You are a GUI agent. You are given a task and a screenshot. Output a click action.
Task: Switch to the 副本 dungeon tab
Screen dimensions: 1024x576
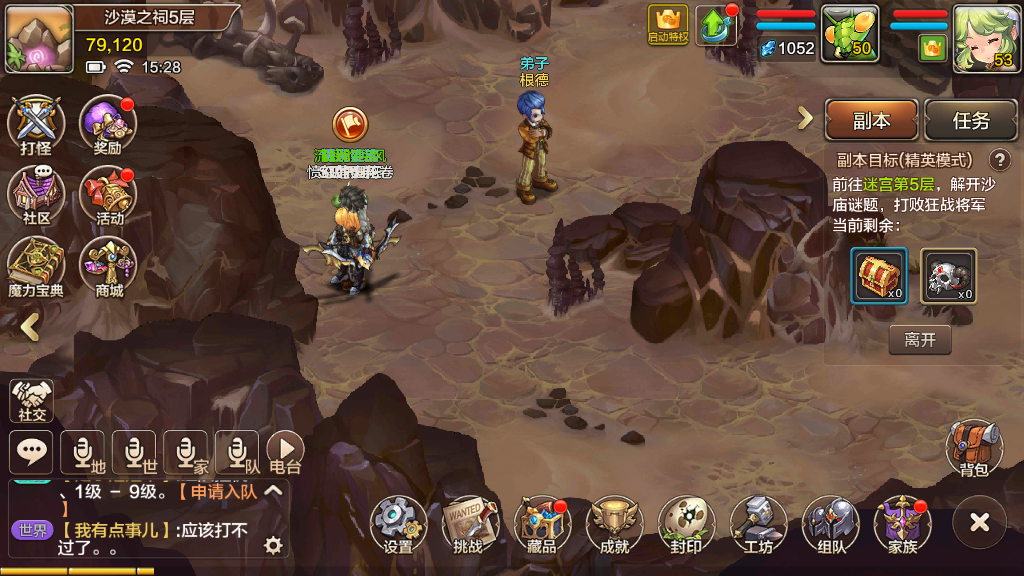pyautogui.click(x=871, y=120)
